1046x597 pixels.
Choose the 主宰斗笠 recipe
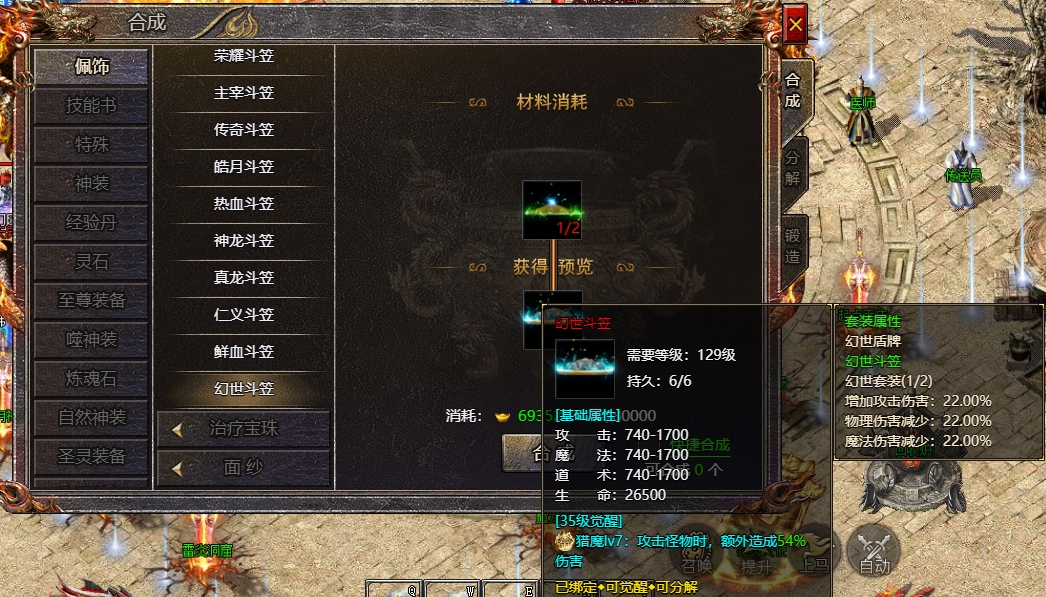244,93
